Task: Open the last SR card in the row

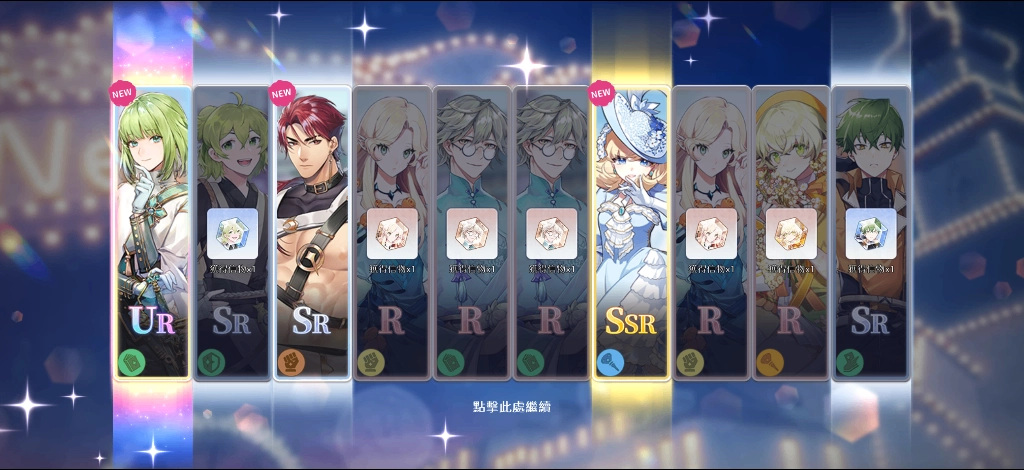Action: (871, 232)
